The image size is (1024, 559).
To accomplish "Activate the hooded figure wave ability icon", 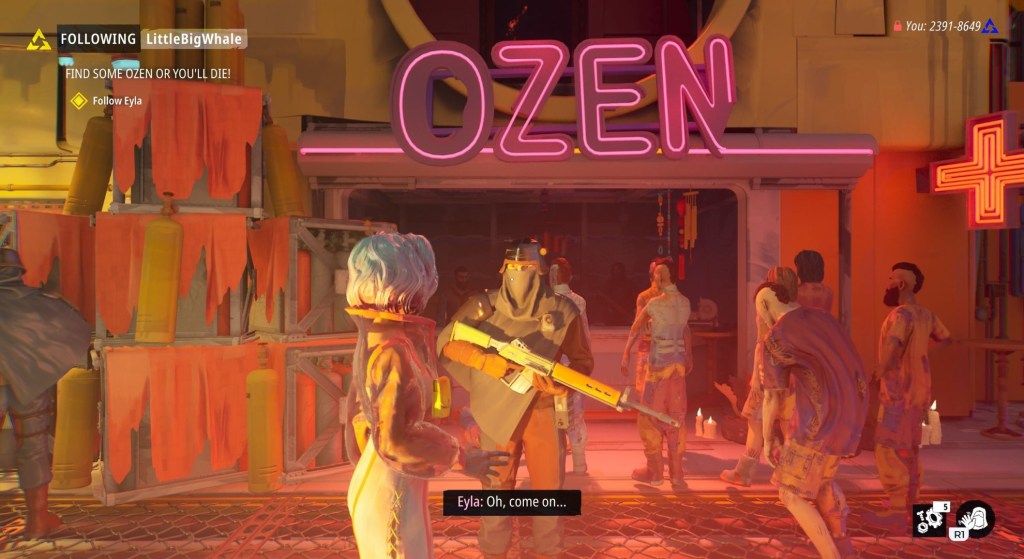I will (x=974, y=521).
